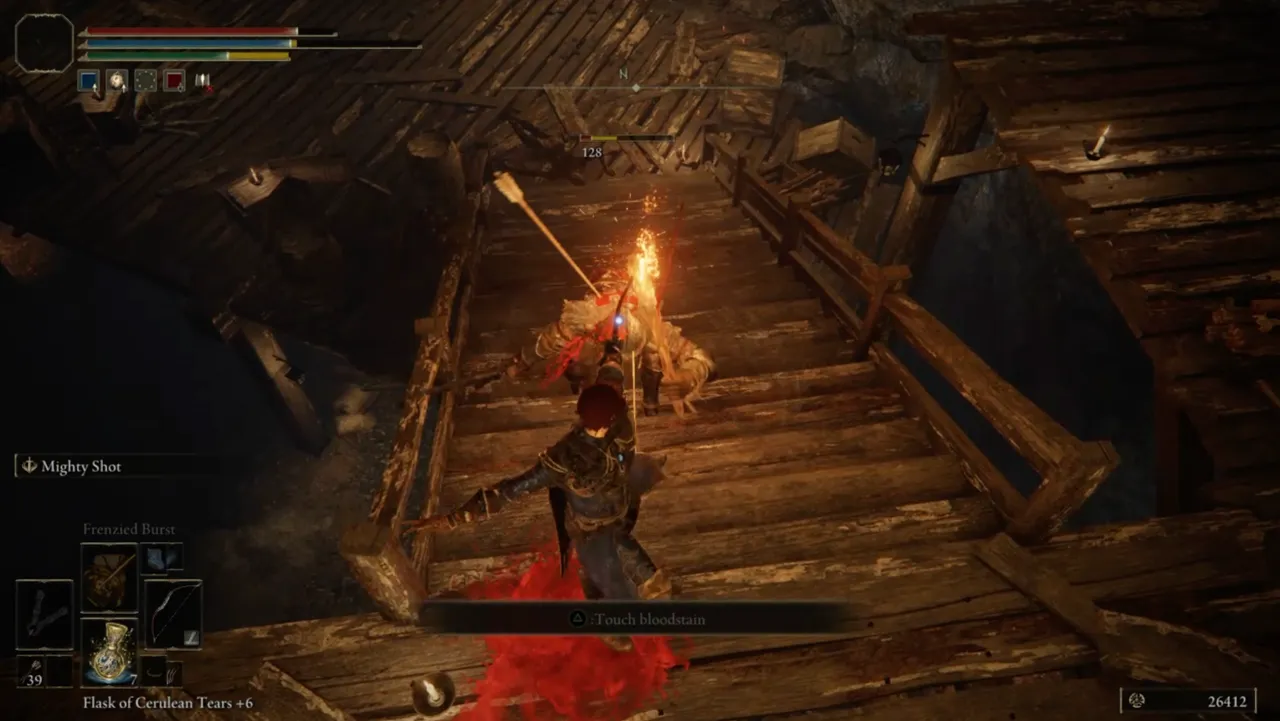Click the small pouch item slot icon
The image size is (1280, 721).
pos(153,671)
